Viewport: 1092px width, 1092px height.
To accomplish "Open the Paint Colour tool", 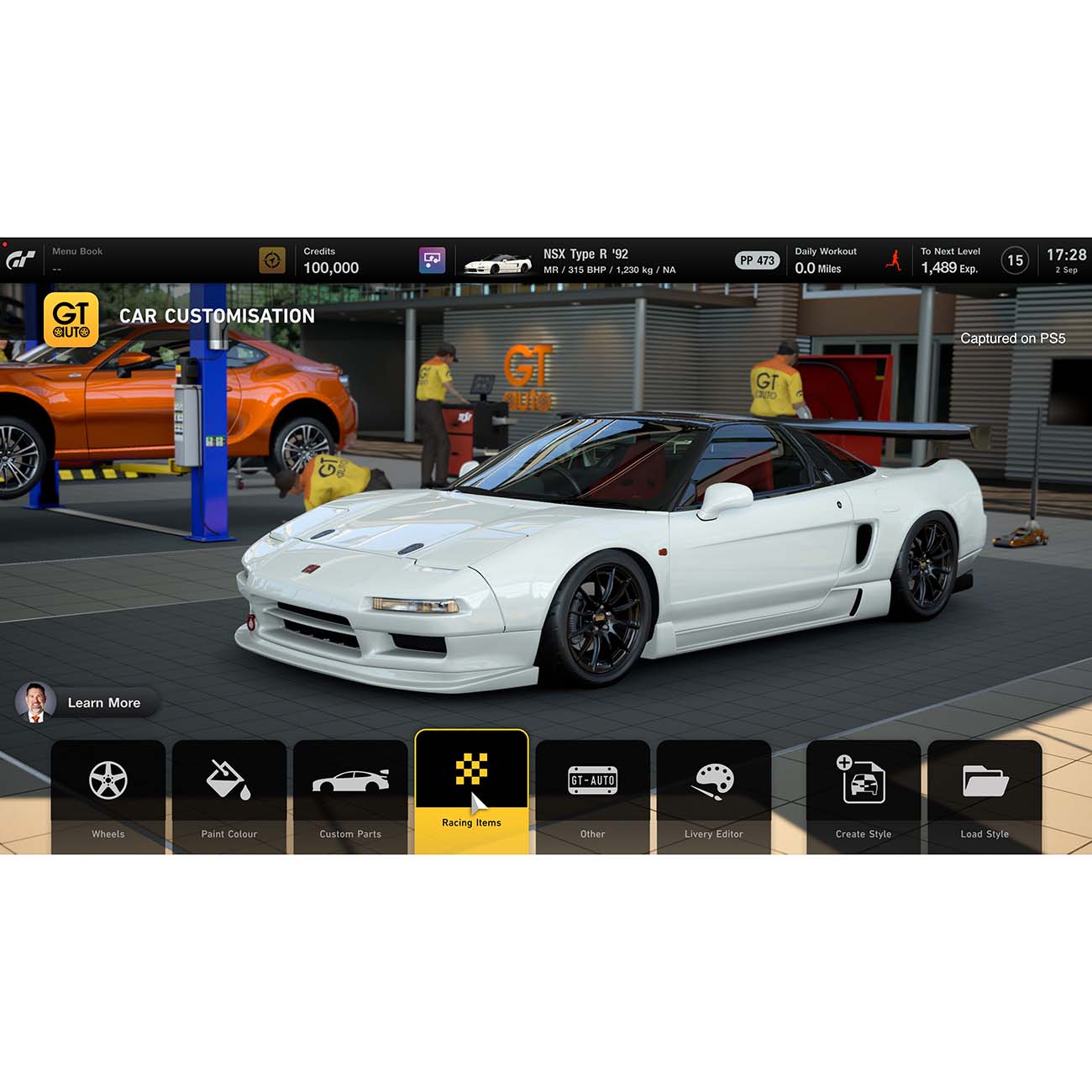I will pos(229,780).
